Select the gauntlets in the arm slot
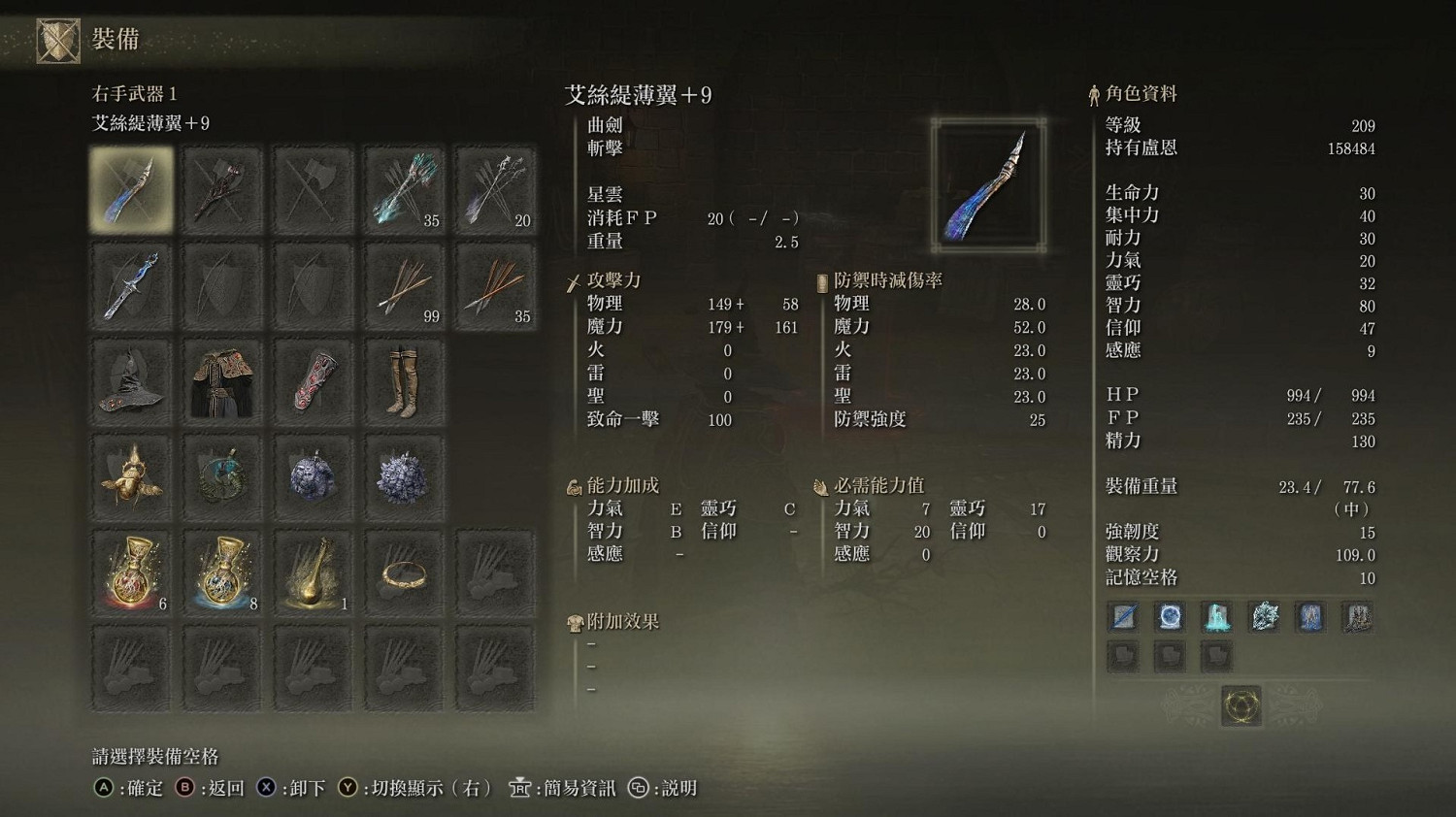The image size is (1456, 817). (313, 379)
